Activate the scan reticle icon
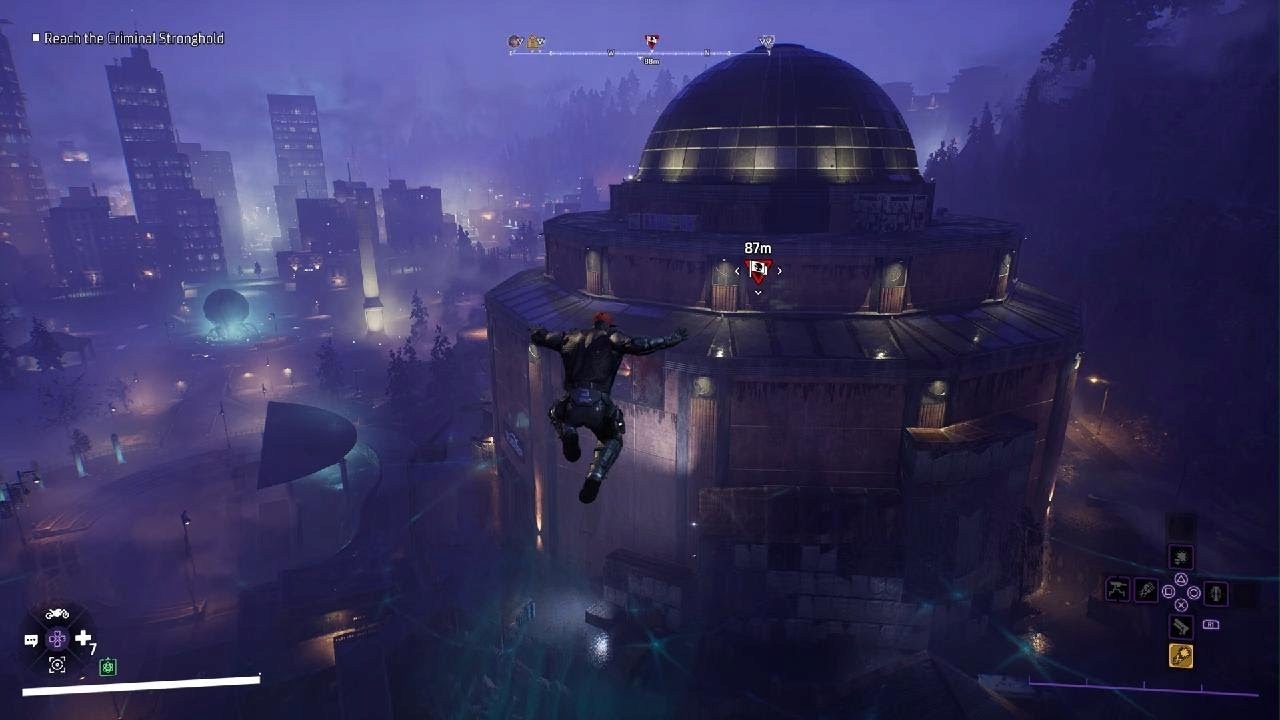1280x720 pixels. 57,664
